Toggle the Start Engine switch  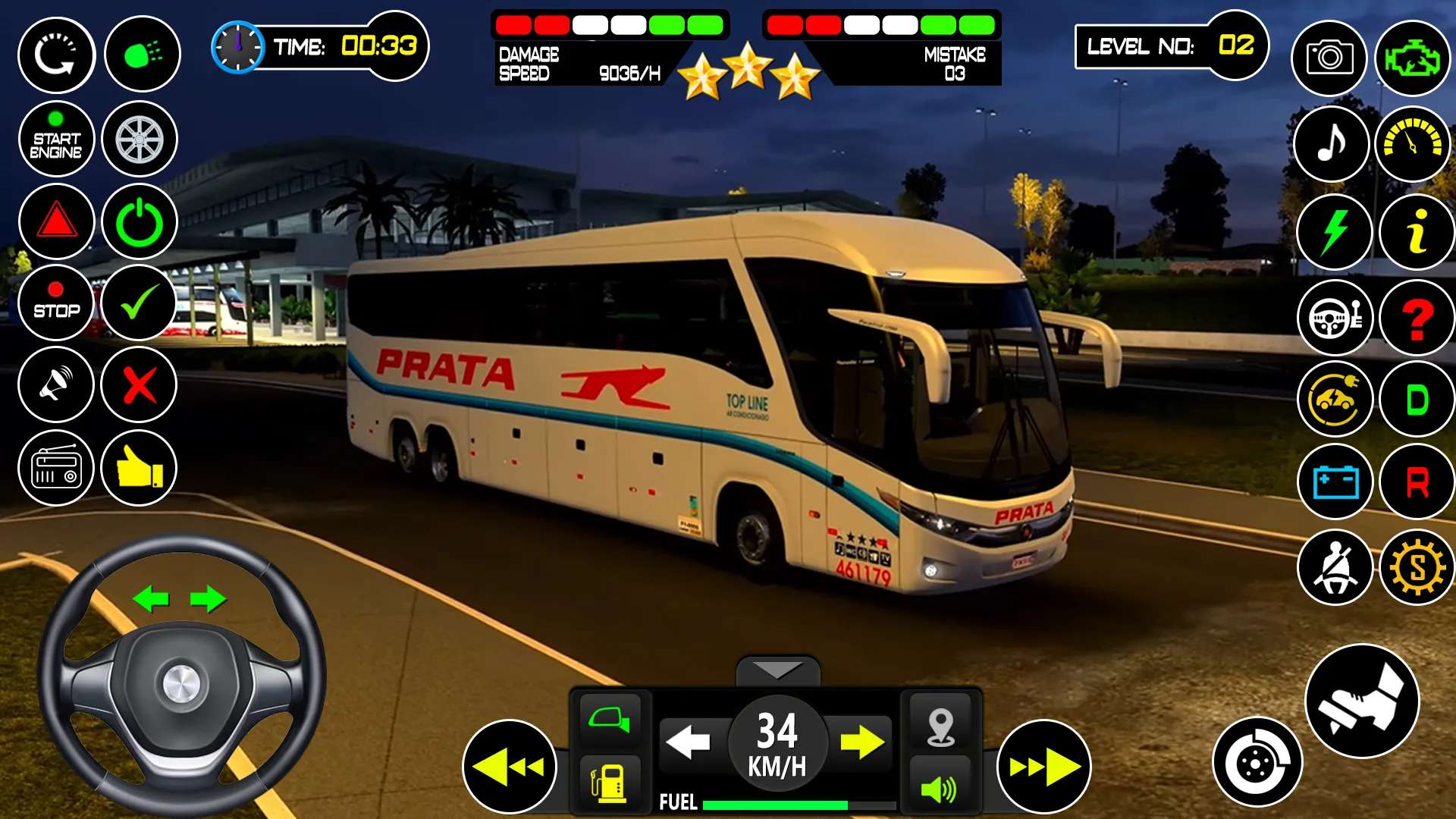pyautogui.click(x=55, y=139)
